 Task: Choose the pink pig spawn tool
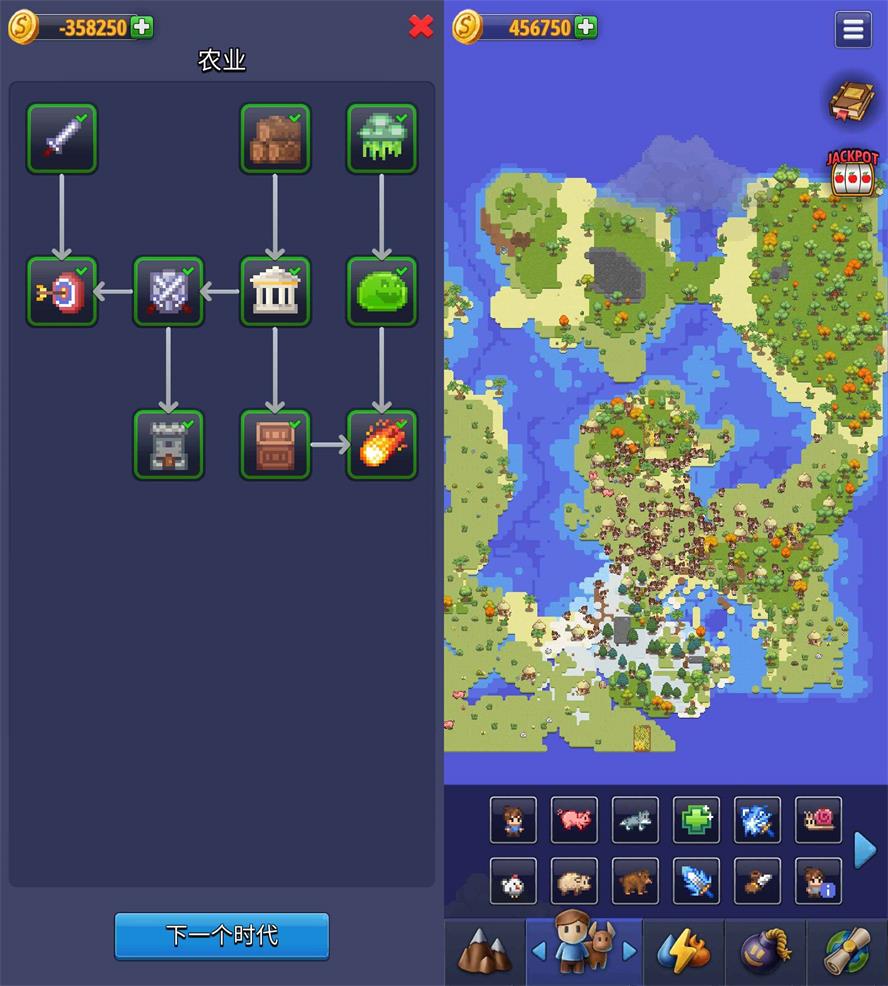pyautogui.click(x=574, y=820)
